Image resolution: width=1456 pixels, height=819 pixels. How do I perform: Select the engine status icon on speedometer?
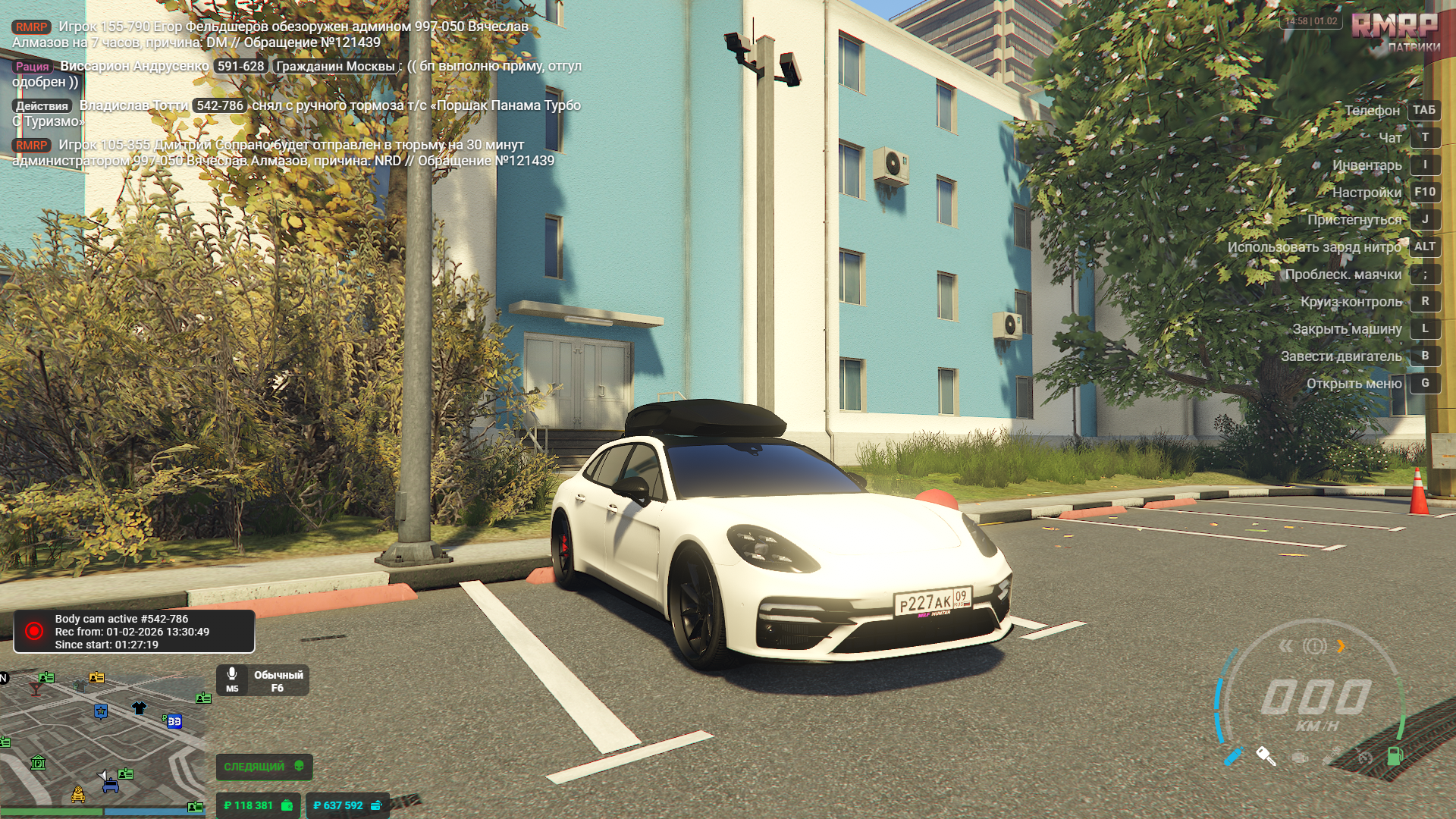click(x=1300, y=757)
